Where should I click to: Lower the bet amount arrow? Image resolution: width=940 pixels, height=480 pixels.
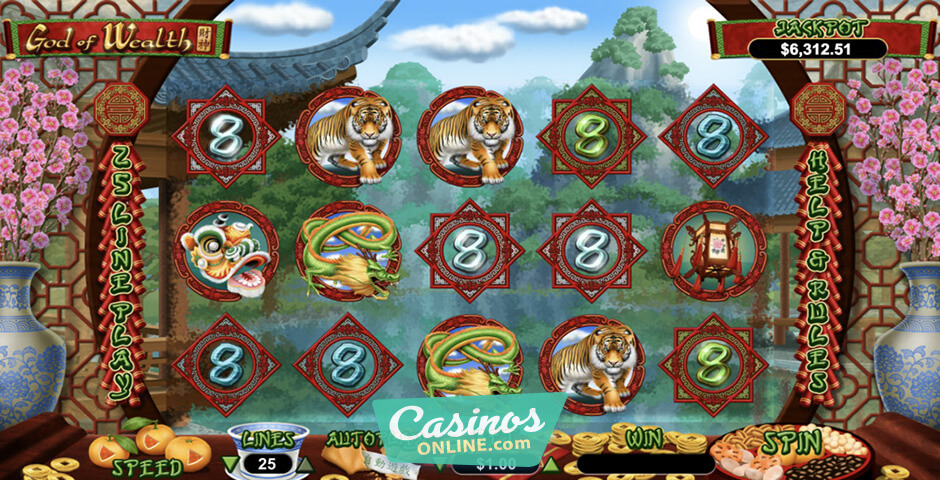[439, 465]
